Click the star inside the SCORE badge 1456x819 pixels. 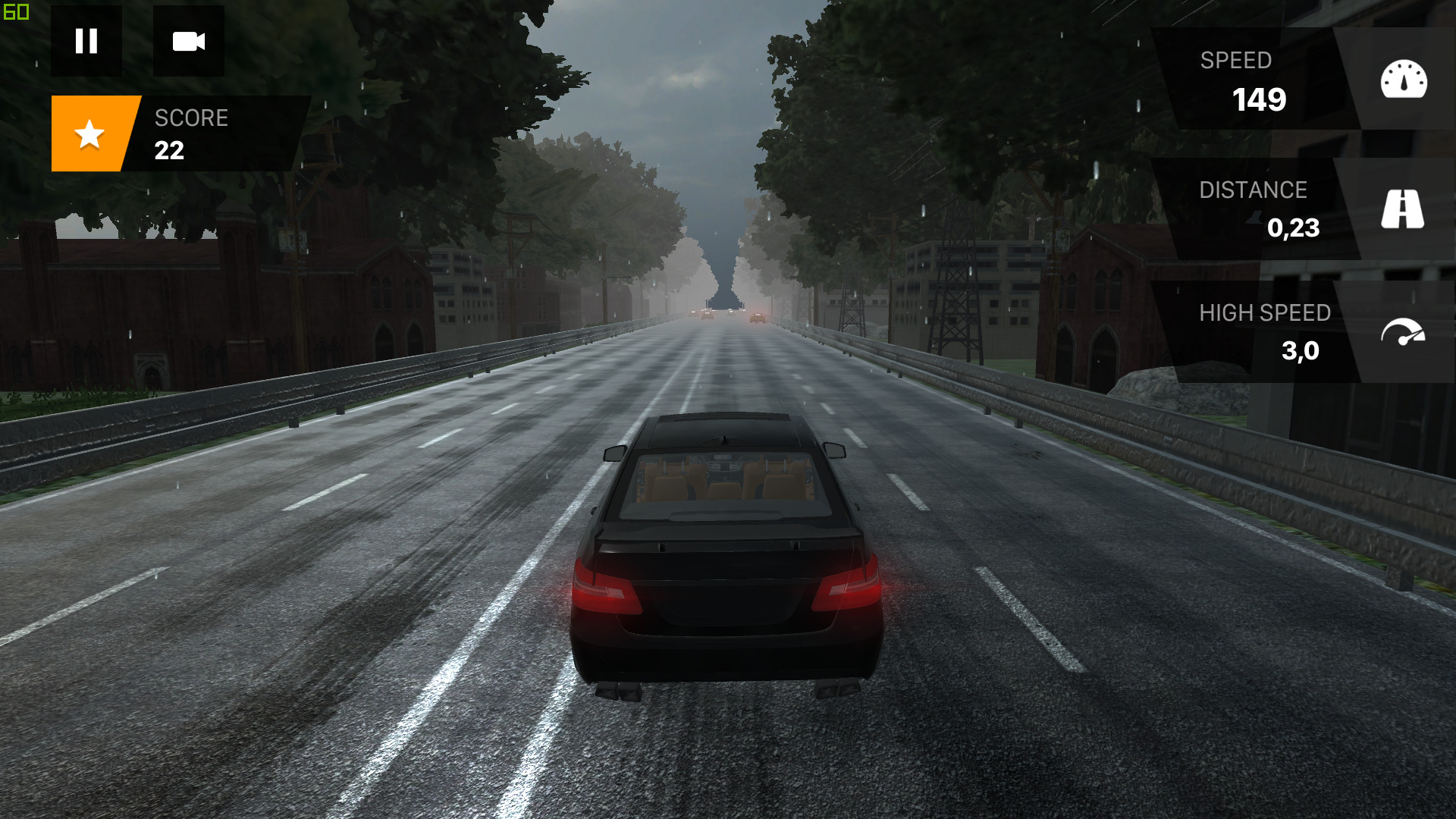[89, 134]
